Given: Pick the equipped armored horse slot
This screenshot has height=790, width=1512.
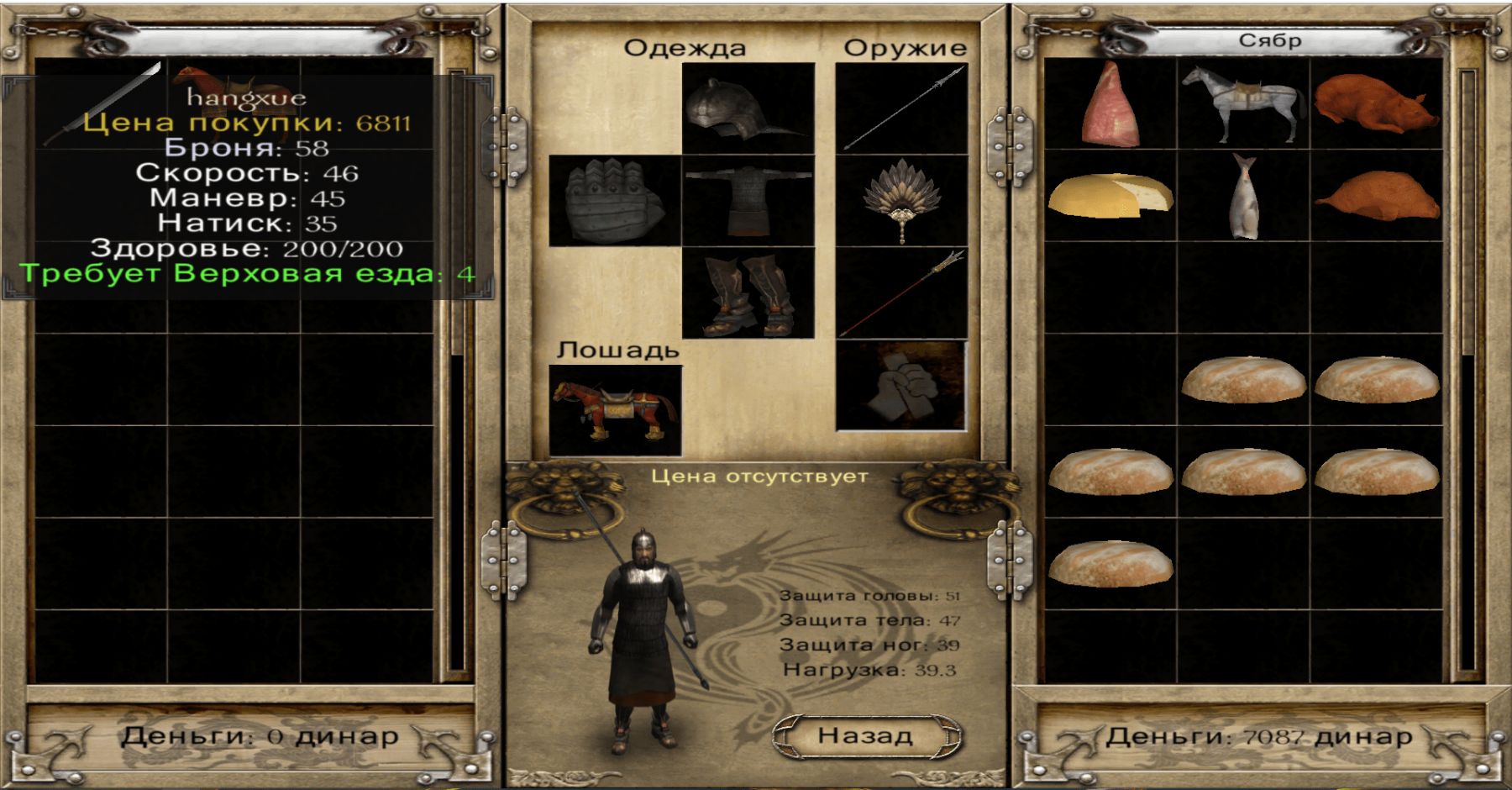Looking at the screenshot, I should (x=615, y=411).
